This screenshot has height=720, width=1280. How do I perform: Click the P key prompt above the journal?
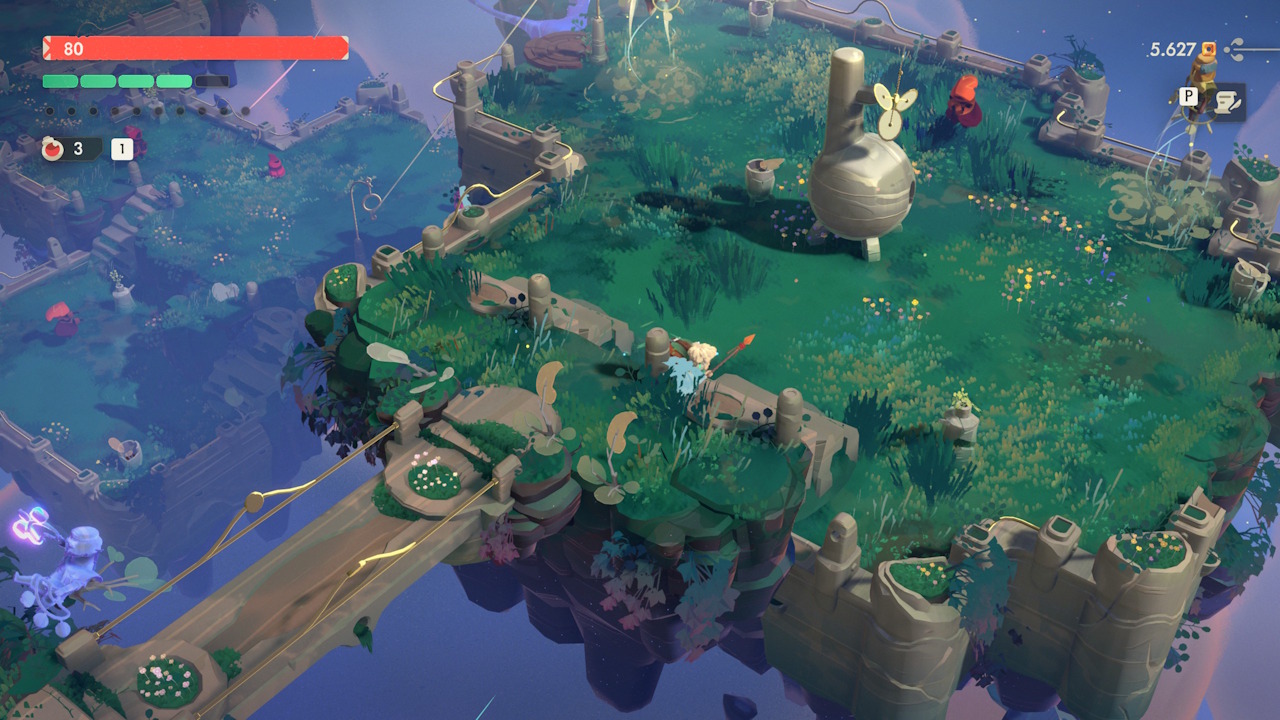(x=1188, y=97)
